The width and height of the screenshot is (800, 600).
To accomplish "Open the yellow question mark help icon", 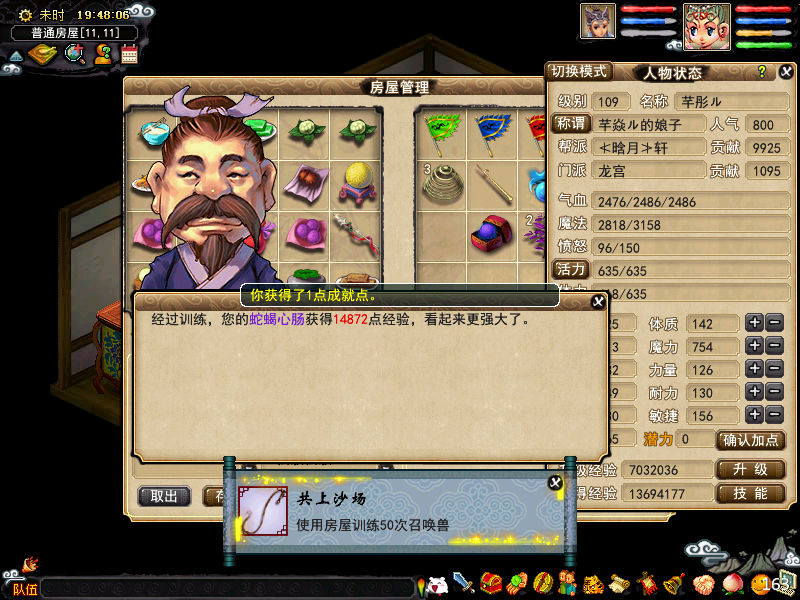I will pos(761,72).
